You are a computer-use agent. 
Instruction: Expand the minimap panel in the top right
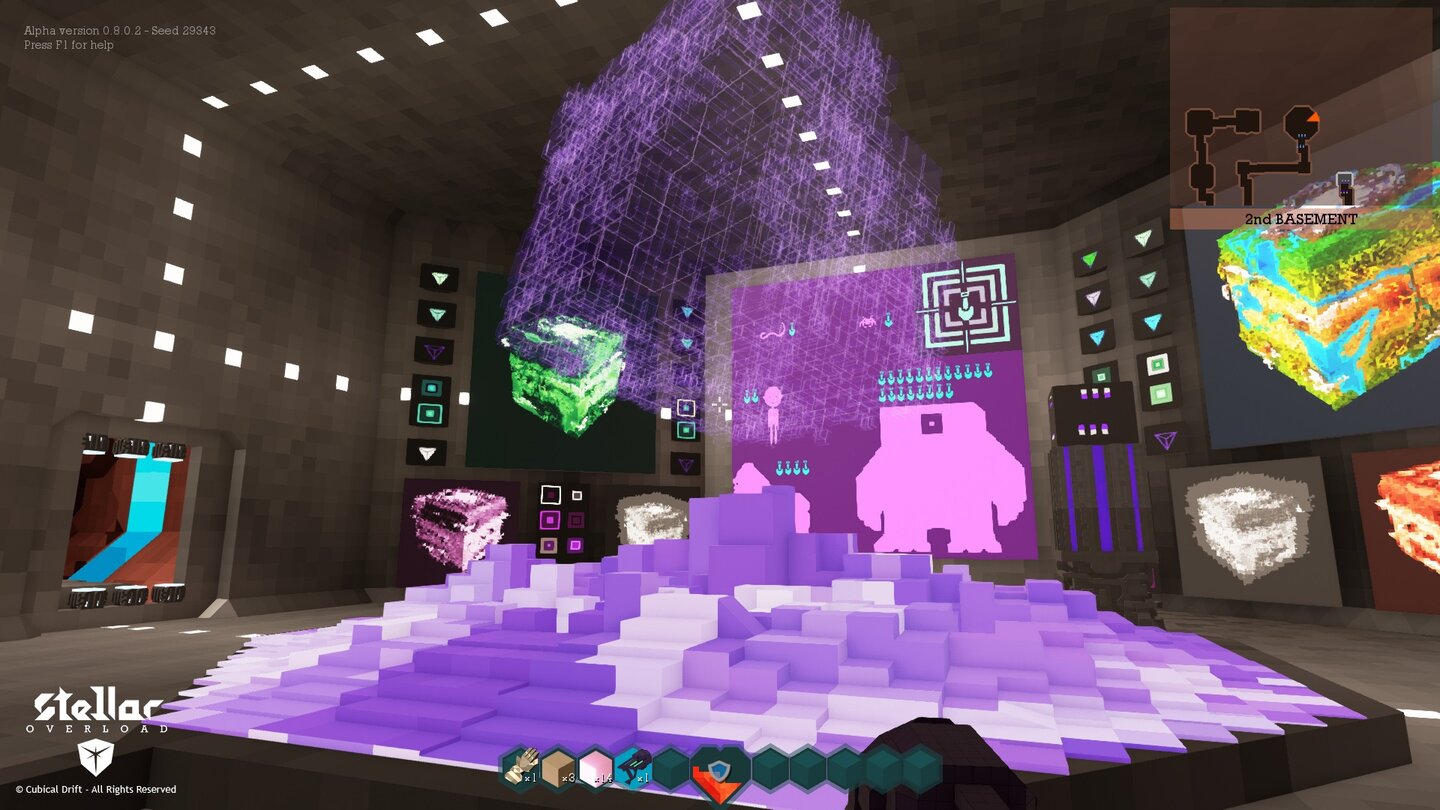(1290, 110)
